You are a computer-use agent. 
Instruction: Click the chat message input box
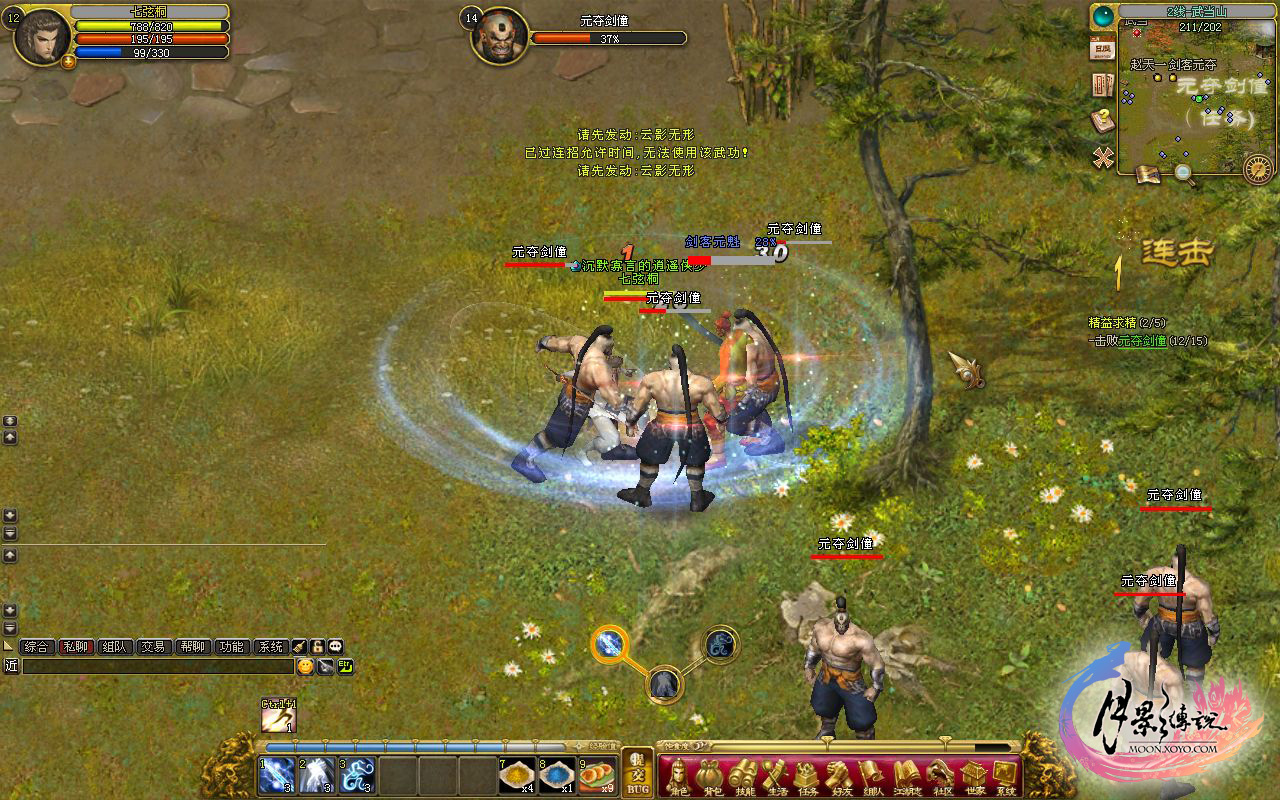point(157,666)
